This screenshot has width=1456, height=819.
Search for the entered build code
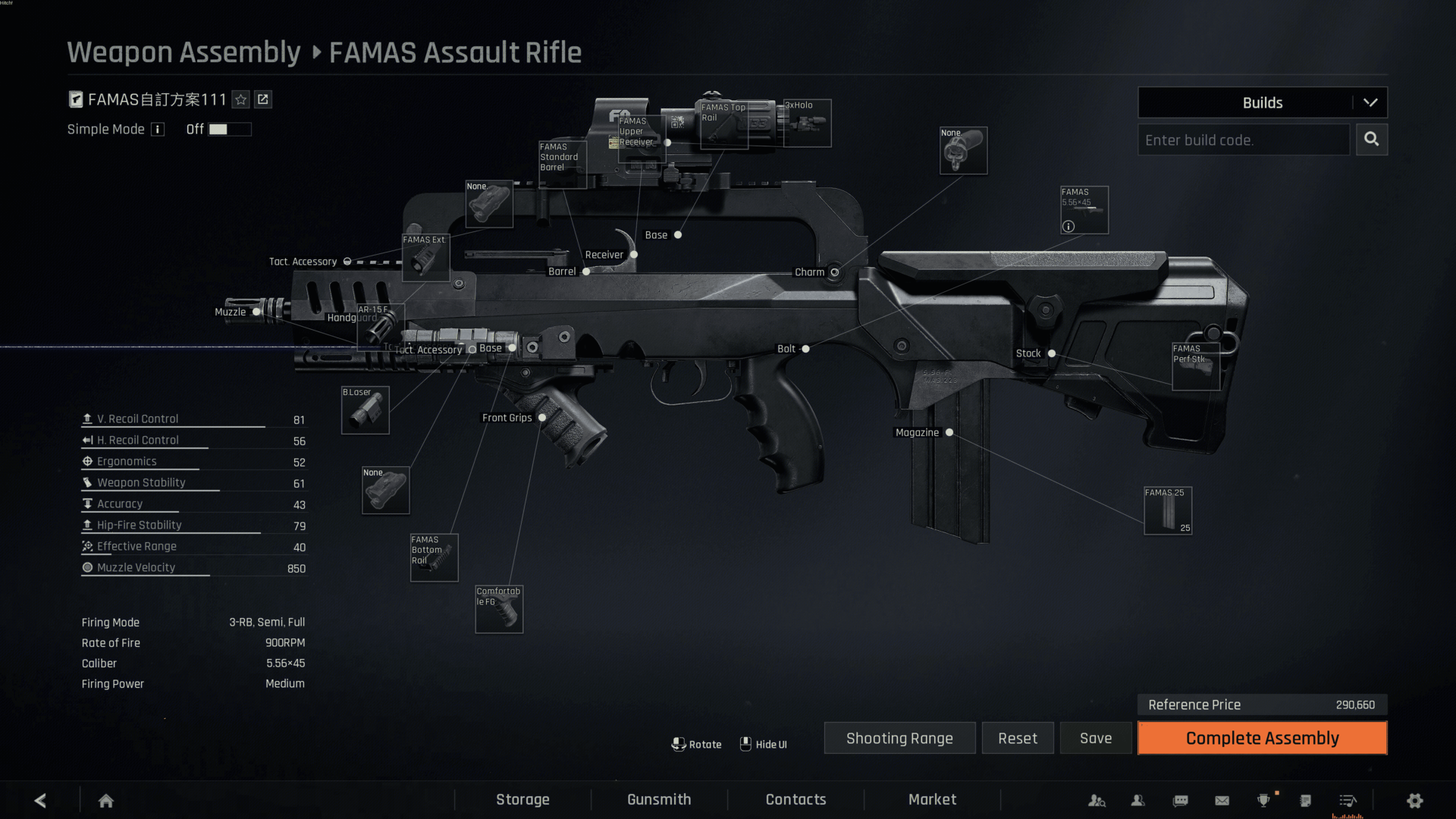1371,140
